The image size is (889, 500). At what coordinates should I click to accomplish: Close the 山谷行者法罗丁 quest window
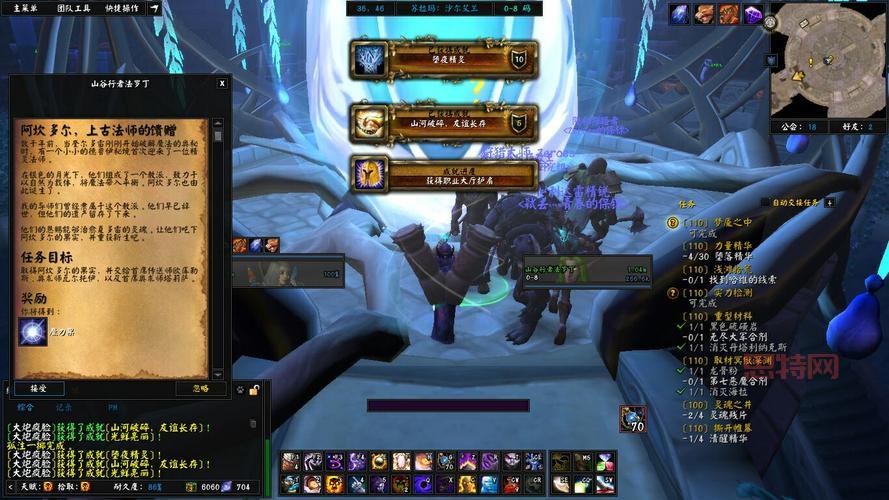pos(223,84)
